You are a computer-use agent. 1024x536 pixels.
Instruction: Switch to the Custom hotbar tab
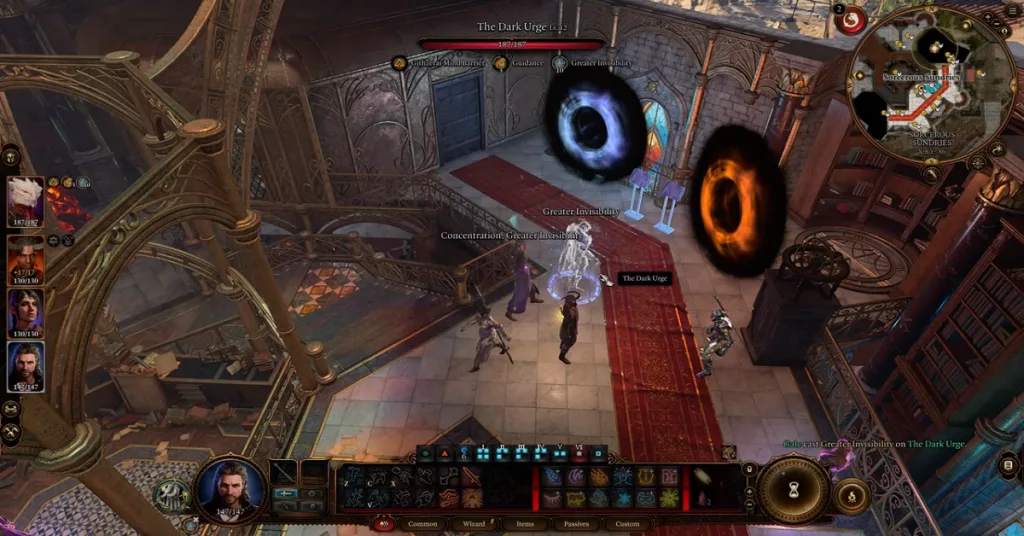(x=627, y=523)
